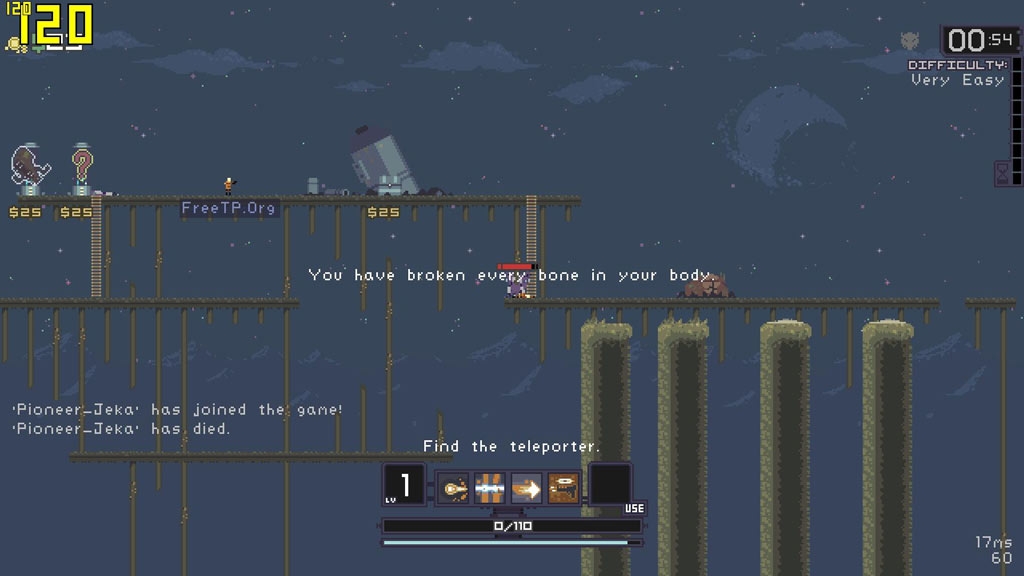Select the empty USE item slot
Image resolution: width=1024 pixels, height=576 pixels.
point(610,485)
